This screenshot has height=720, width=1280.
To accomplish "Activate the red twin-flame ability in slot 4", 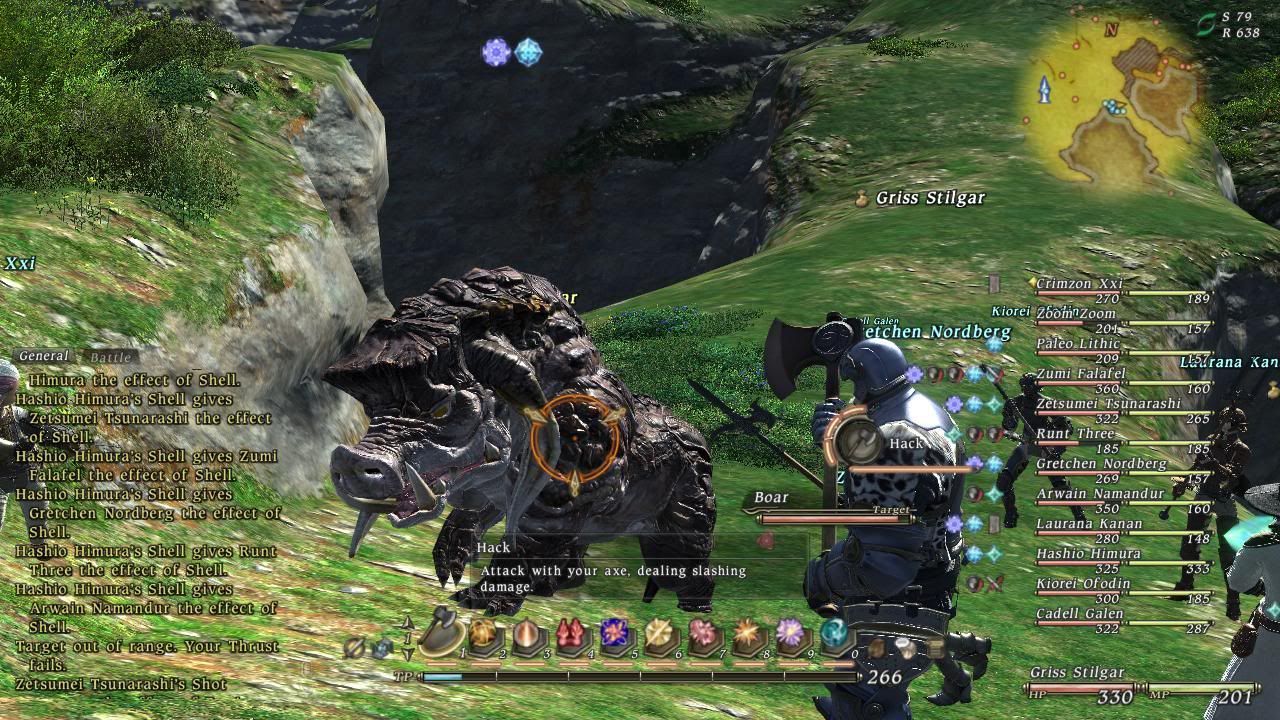I will pos(571,635).
